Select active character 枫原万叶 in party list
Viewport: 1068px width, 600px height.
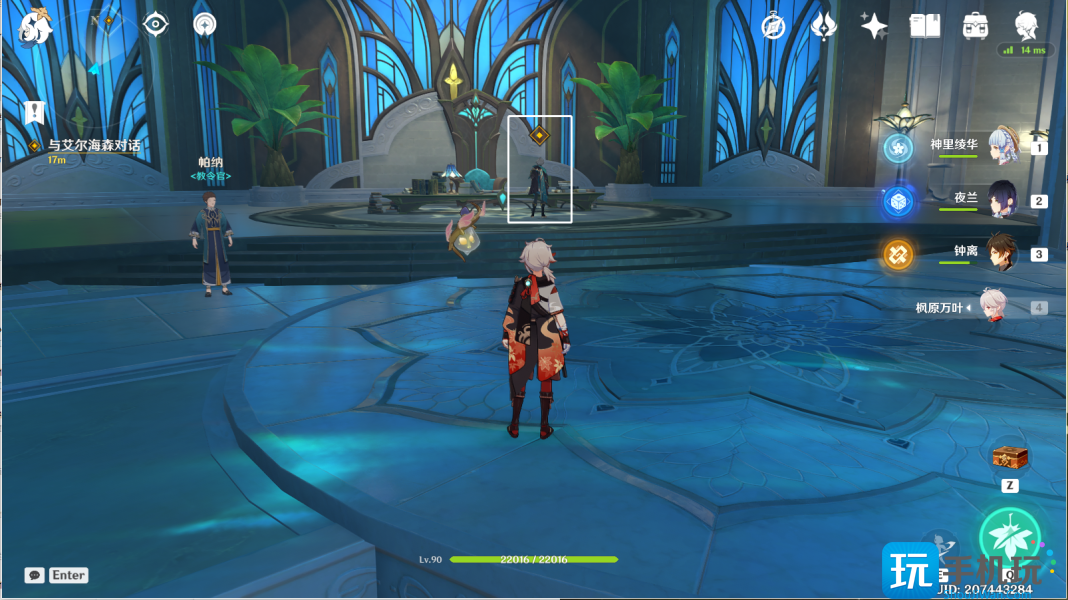tap(990, 307)
